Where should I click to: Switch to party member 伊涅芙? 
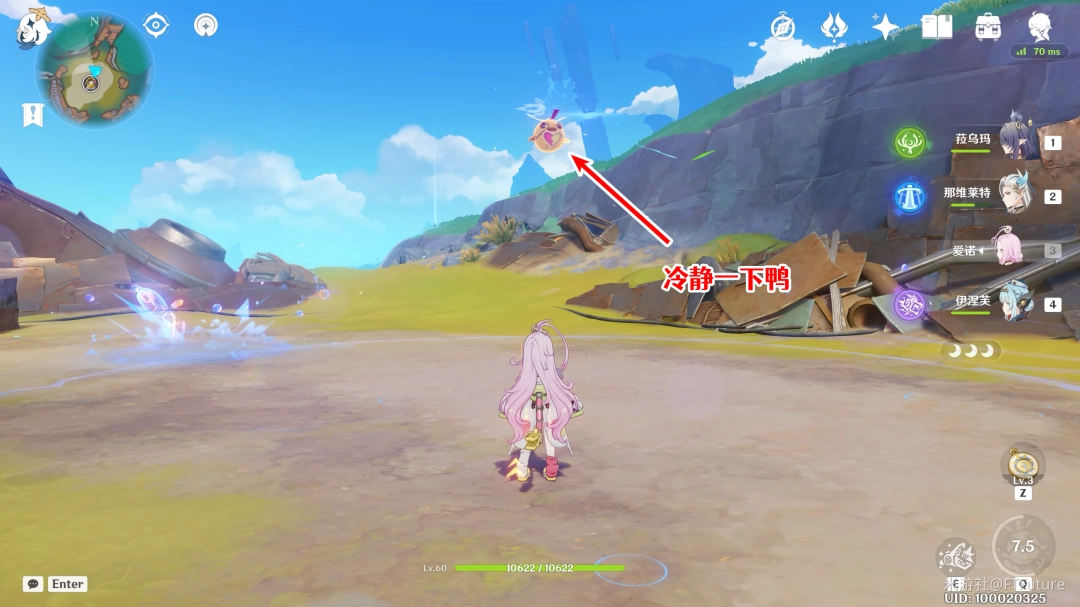pos(1014,303)
